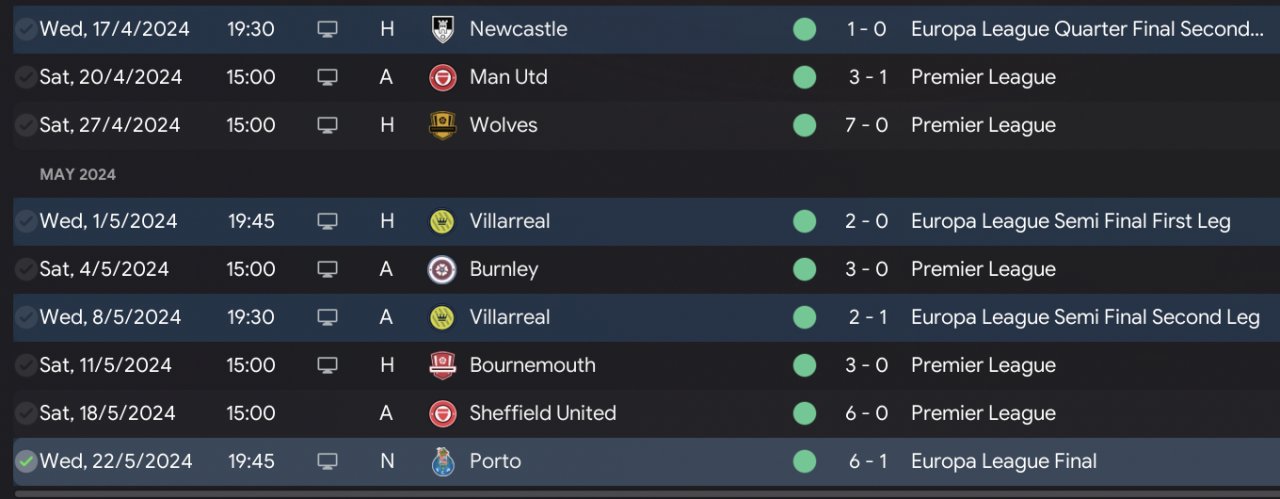Image resolution: width=1280 pixels, height=499 pixels.
Task: Open the Wolves team page
Action: [503, 125]
